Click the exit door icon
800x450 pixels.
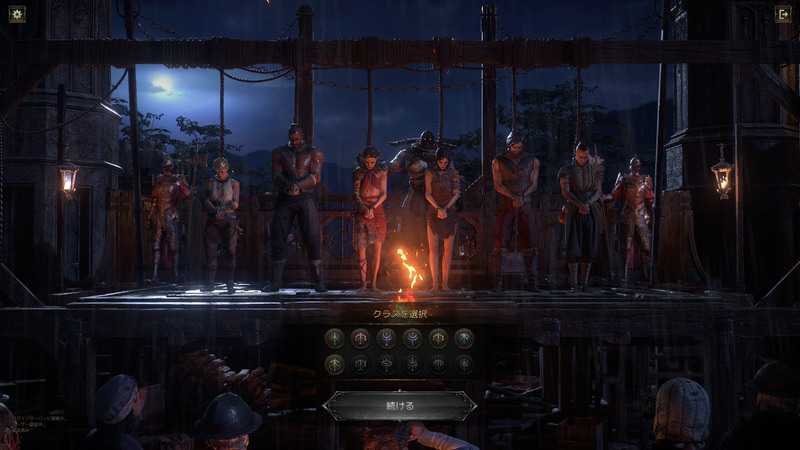tap(783, 15)
